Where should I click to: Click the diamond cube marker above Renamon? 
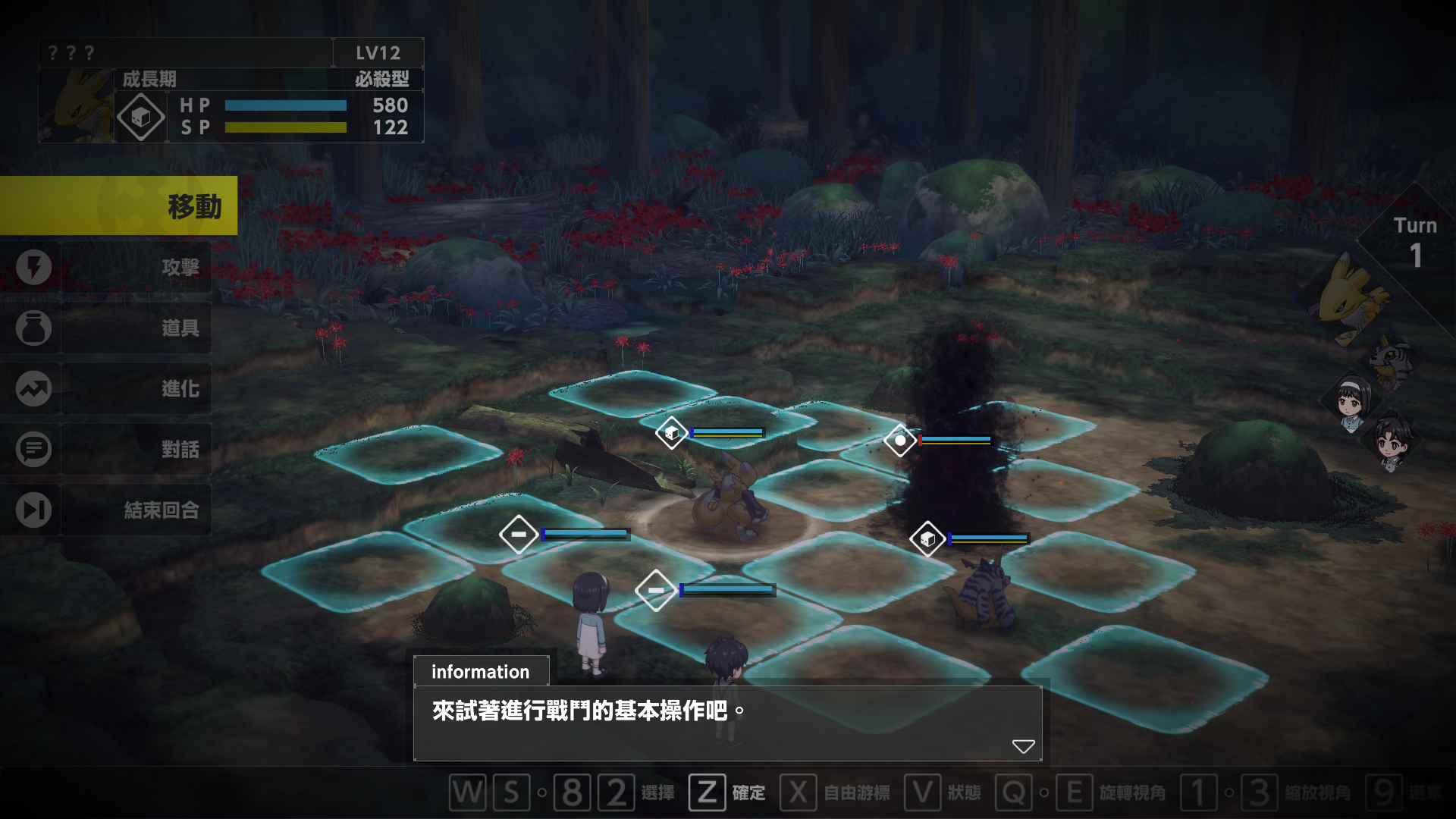[673, 433]
